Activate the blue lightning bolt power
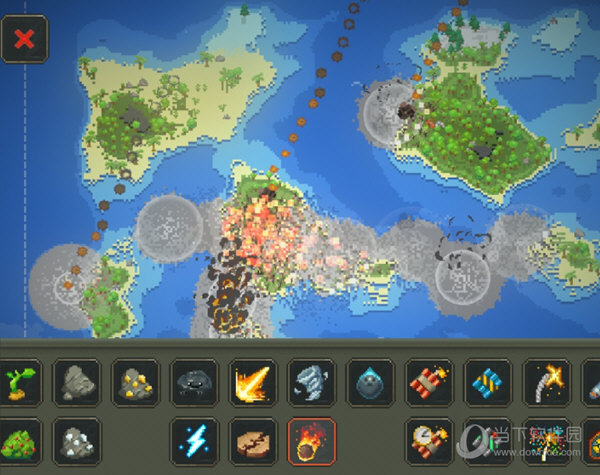This screenshot has height=475, width=600. (x=194, y=441)
